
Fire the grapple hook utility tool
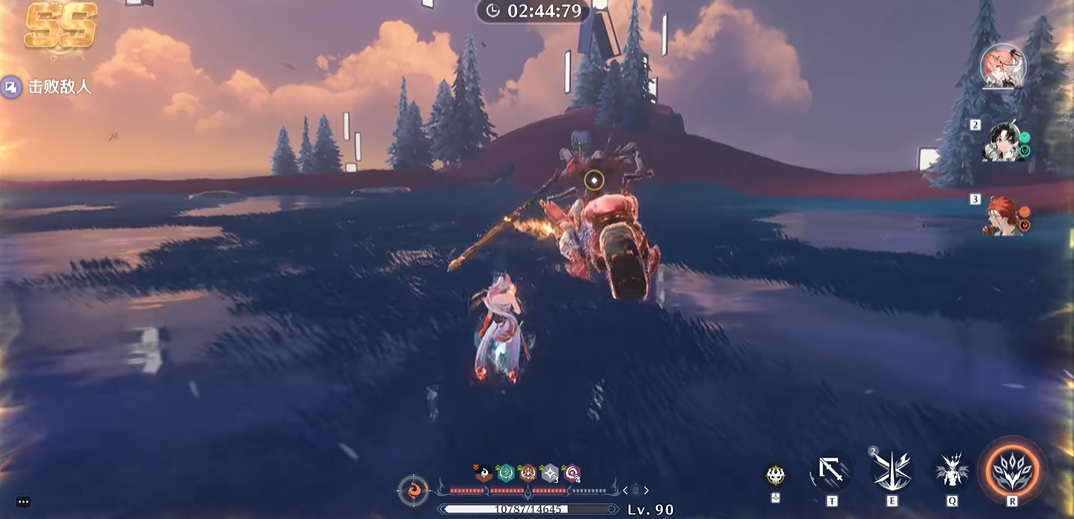coord(831,469)
